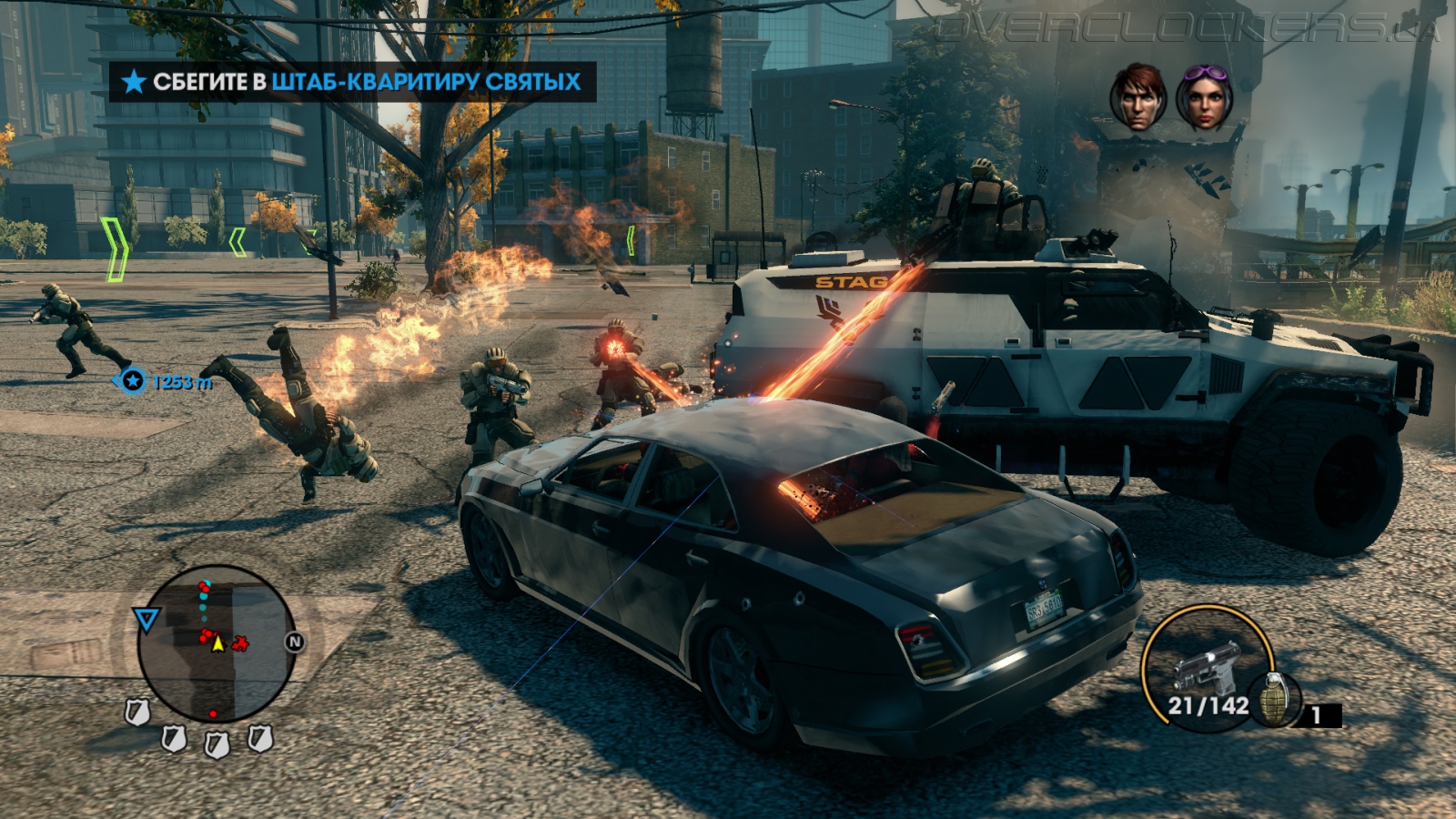Select the red-haired homie portrait

[1137, 97]
